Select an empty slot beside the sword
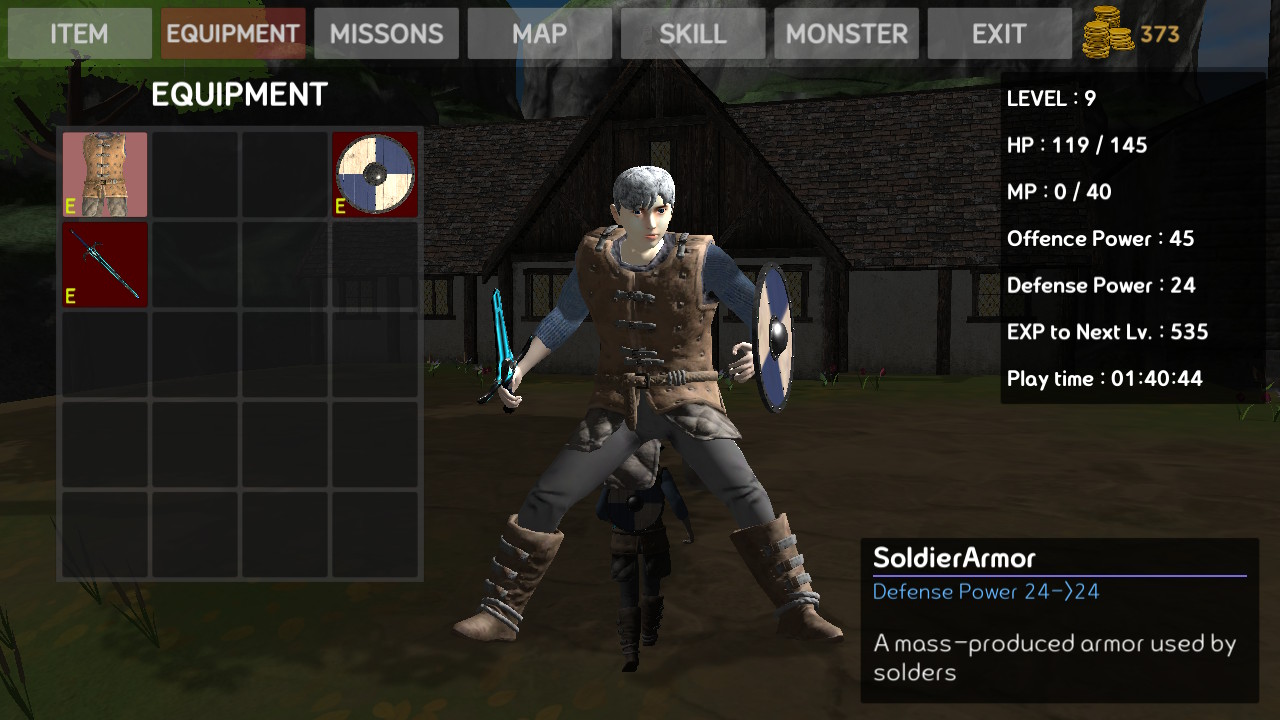 tap(194, 264)
